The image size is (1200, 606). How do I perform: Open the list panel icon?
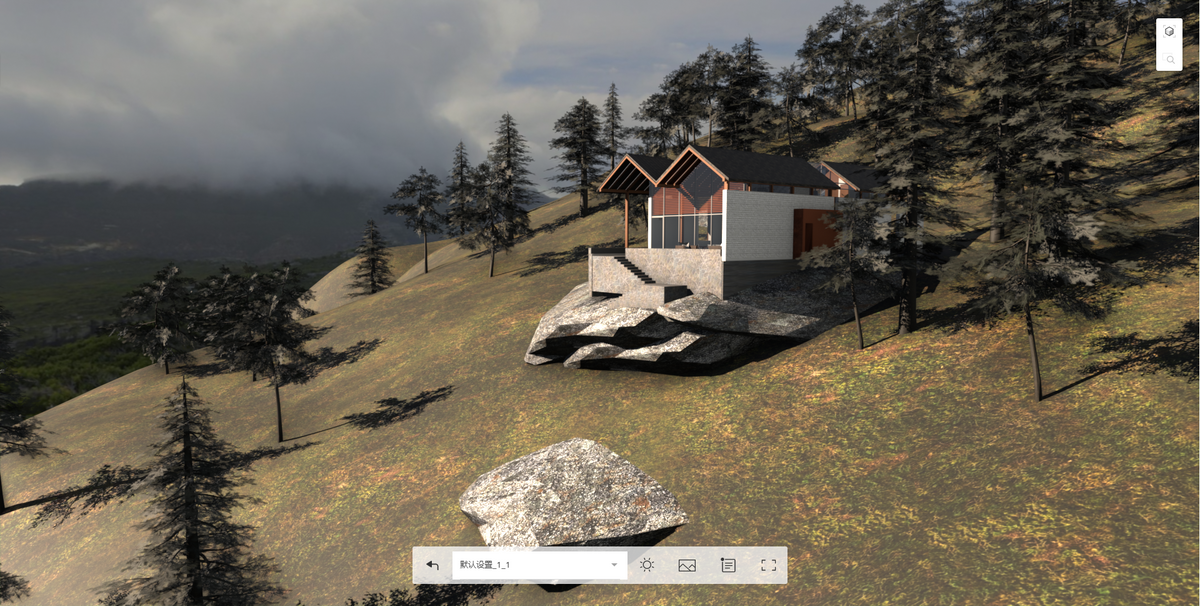[728, 565]
